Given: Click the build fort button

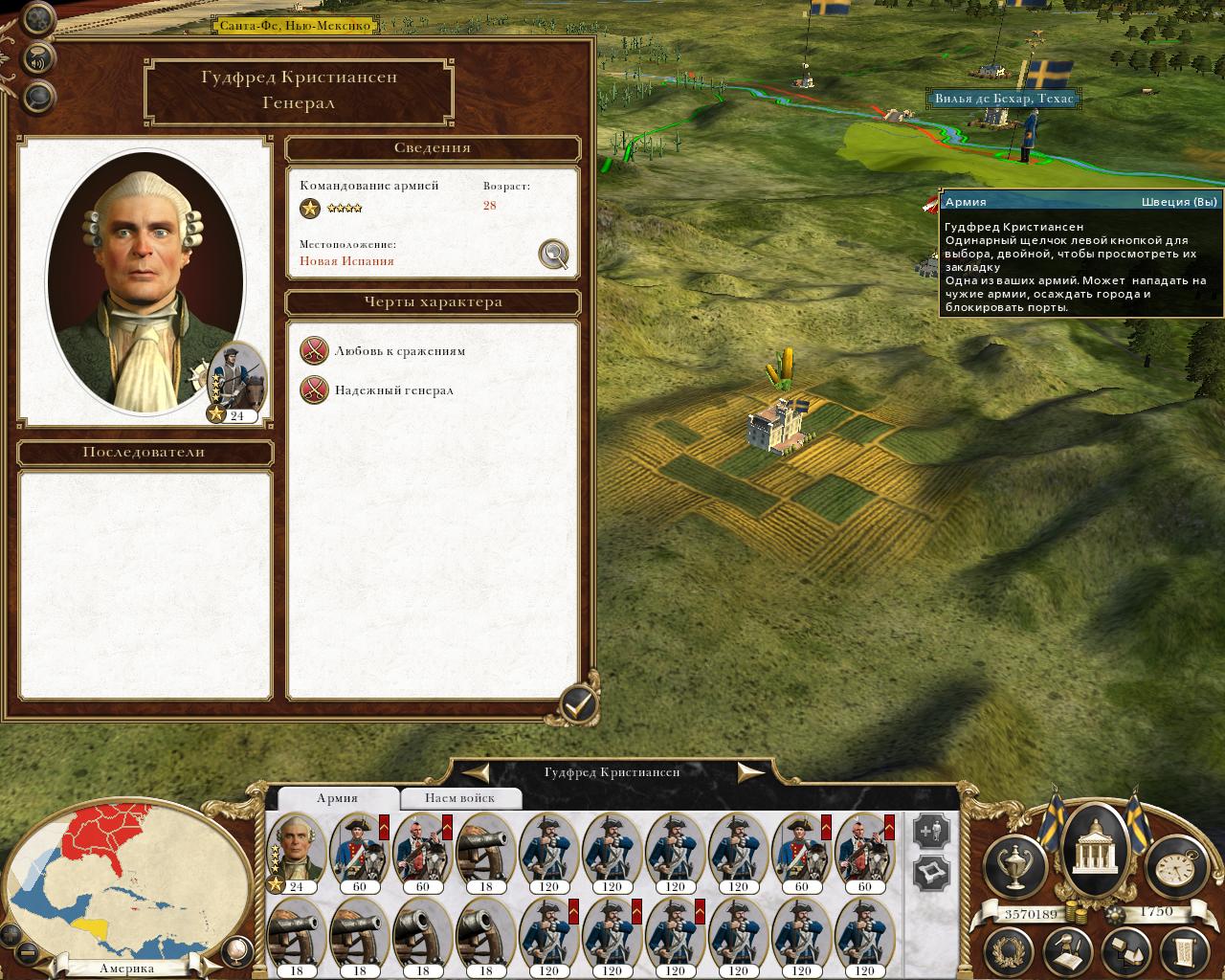Looking at the screenshot, I should [931, 873].
